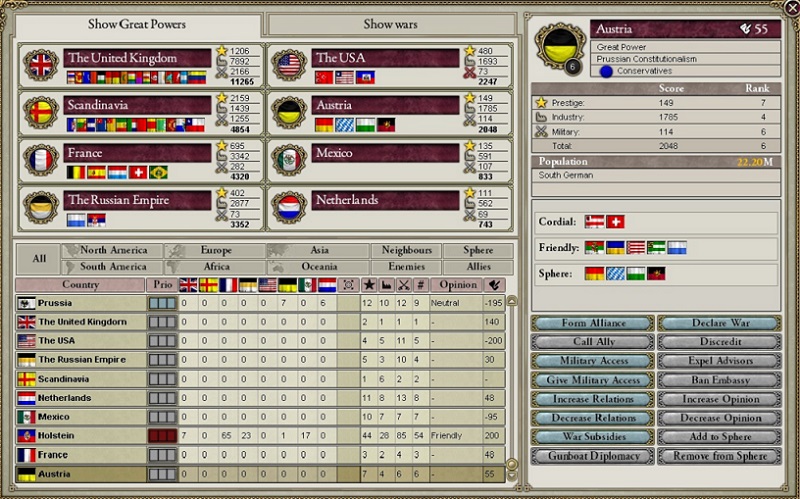Filter countries by Europe
Viewport: 800px width, 499px height.
click(215, 251)
